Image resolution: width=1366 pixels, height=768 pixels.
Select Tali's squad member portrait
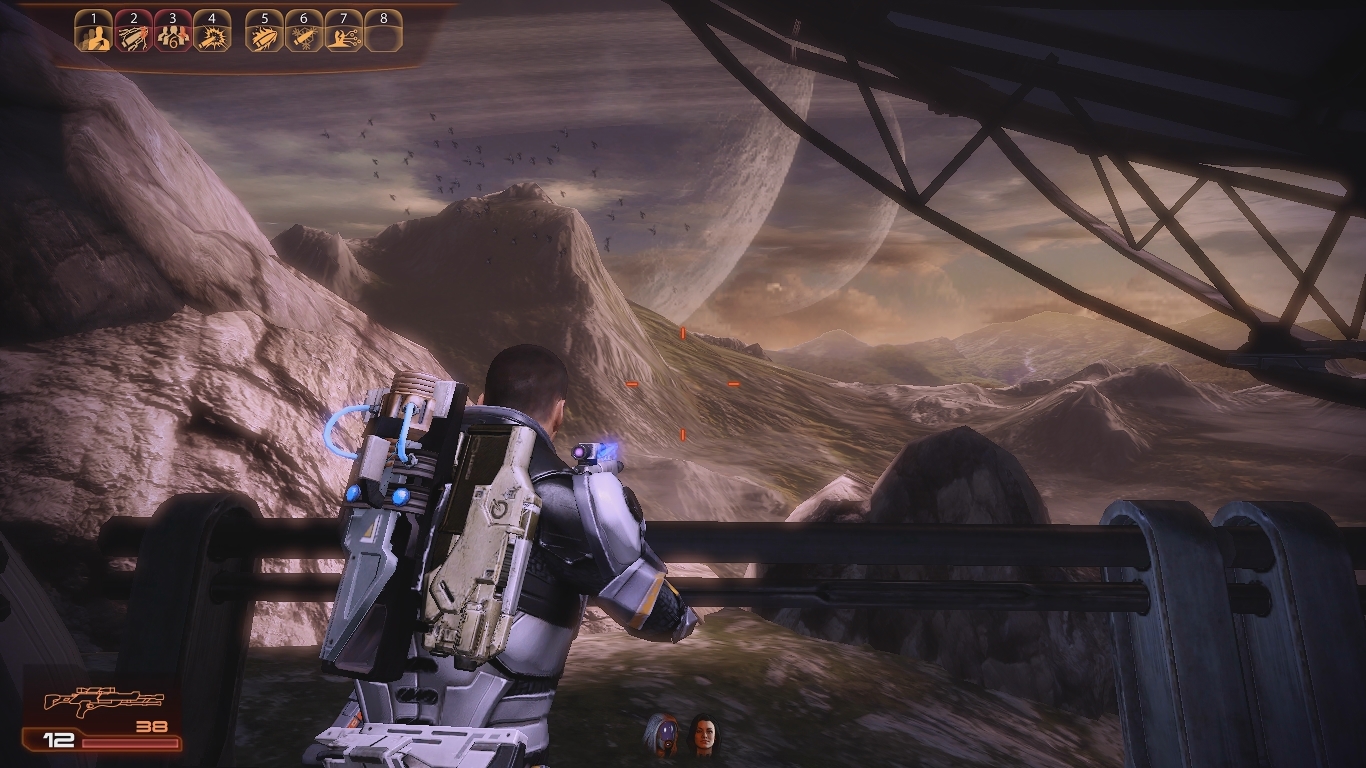pyautogui.click(x=663, y=730)
